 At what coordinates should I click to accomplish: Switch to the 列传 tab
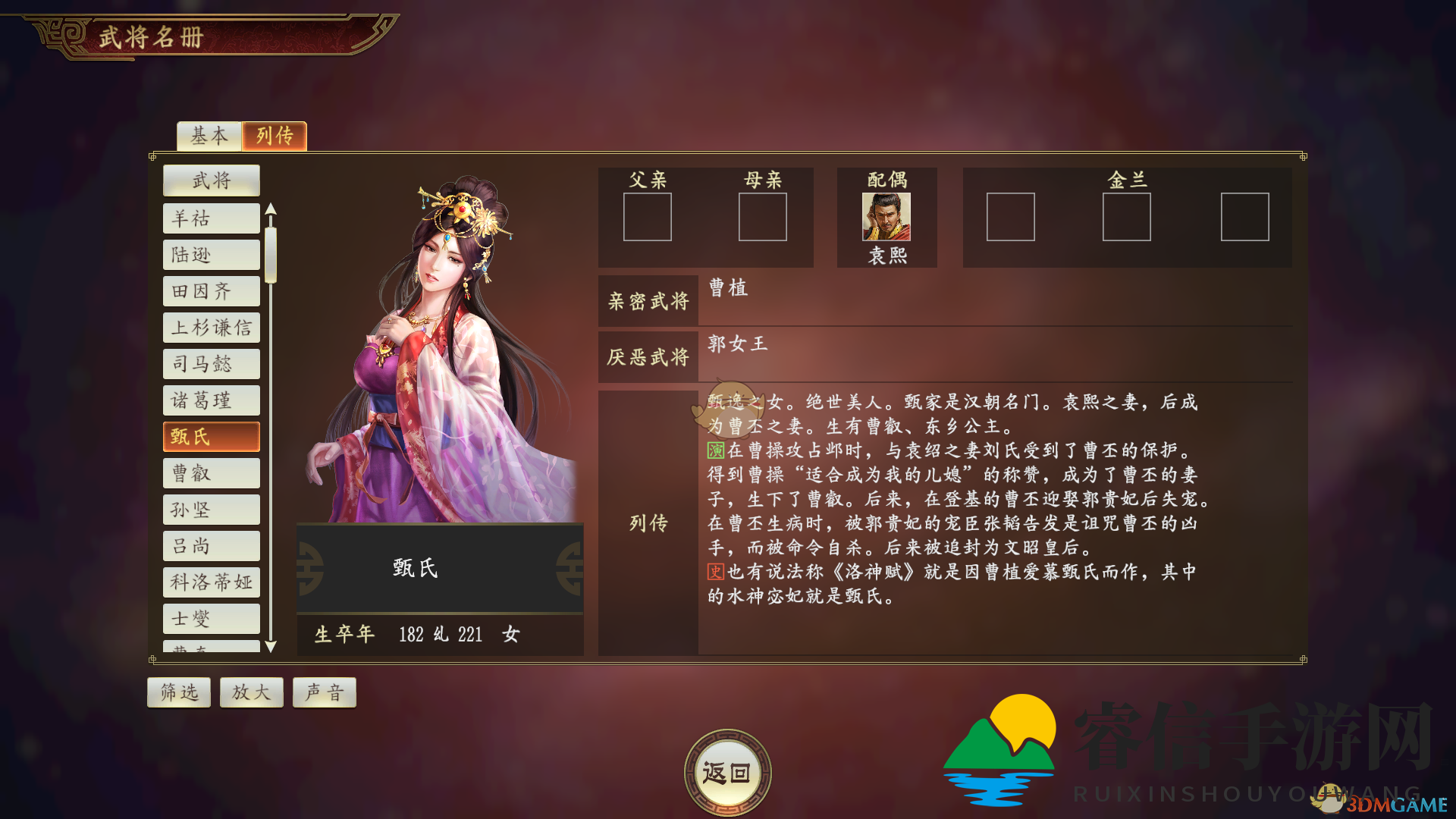(274, 136)
